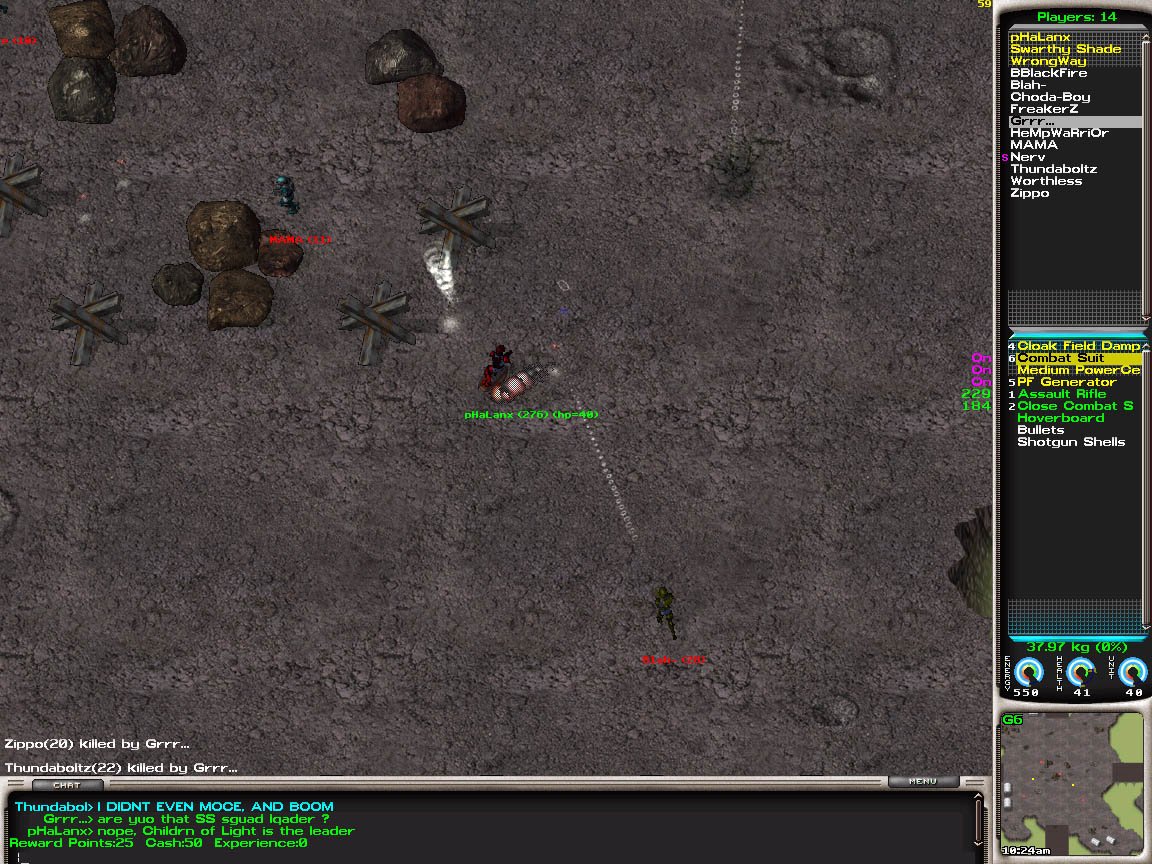Activate the PF Generator item

(1066, 382)
